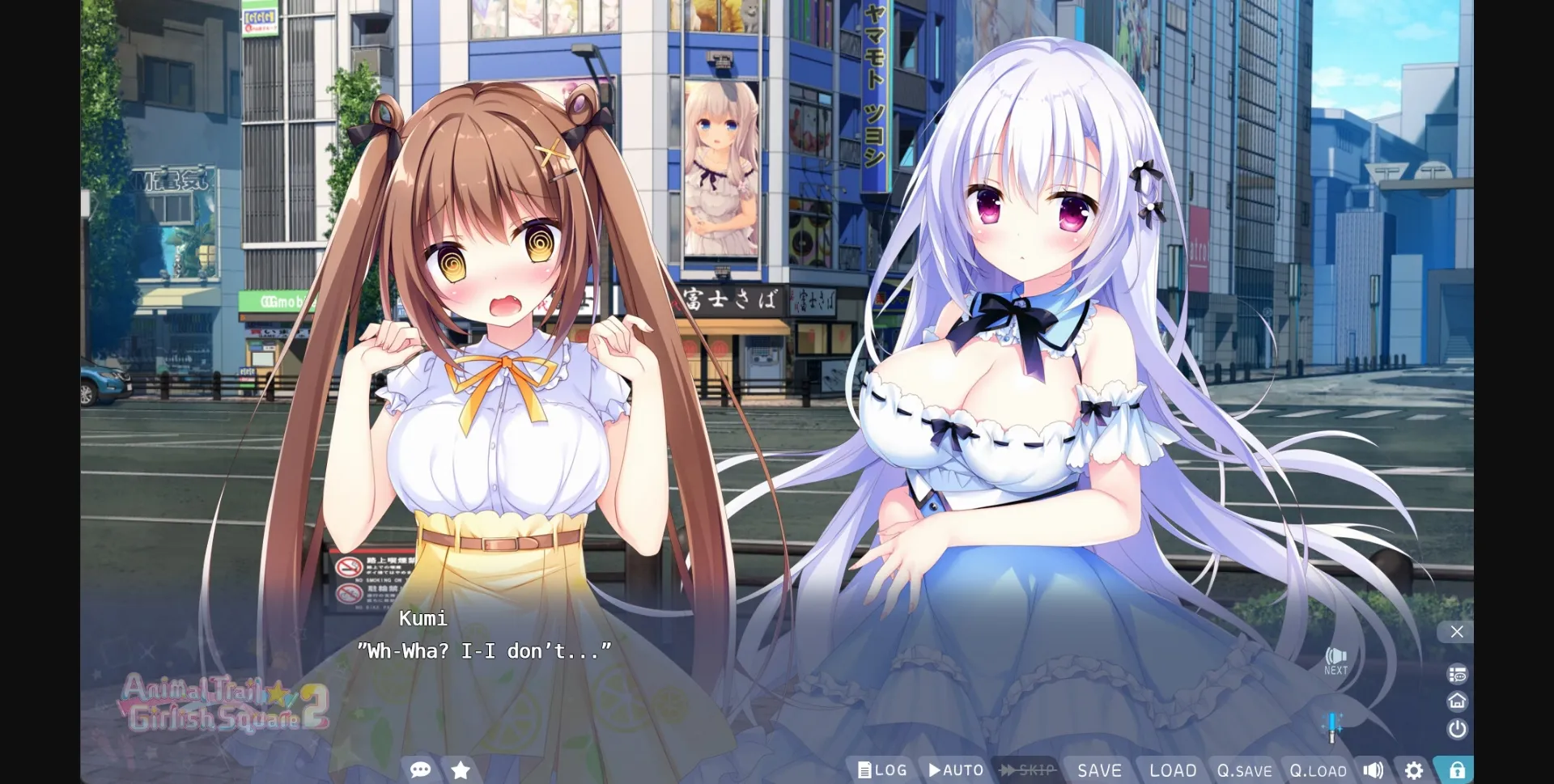The height and width of the screenshot is (784, 1554).
Task: Open settings with the gear icon
Action: pyautogui.click(x=1413, y=770)
